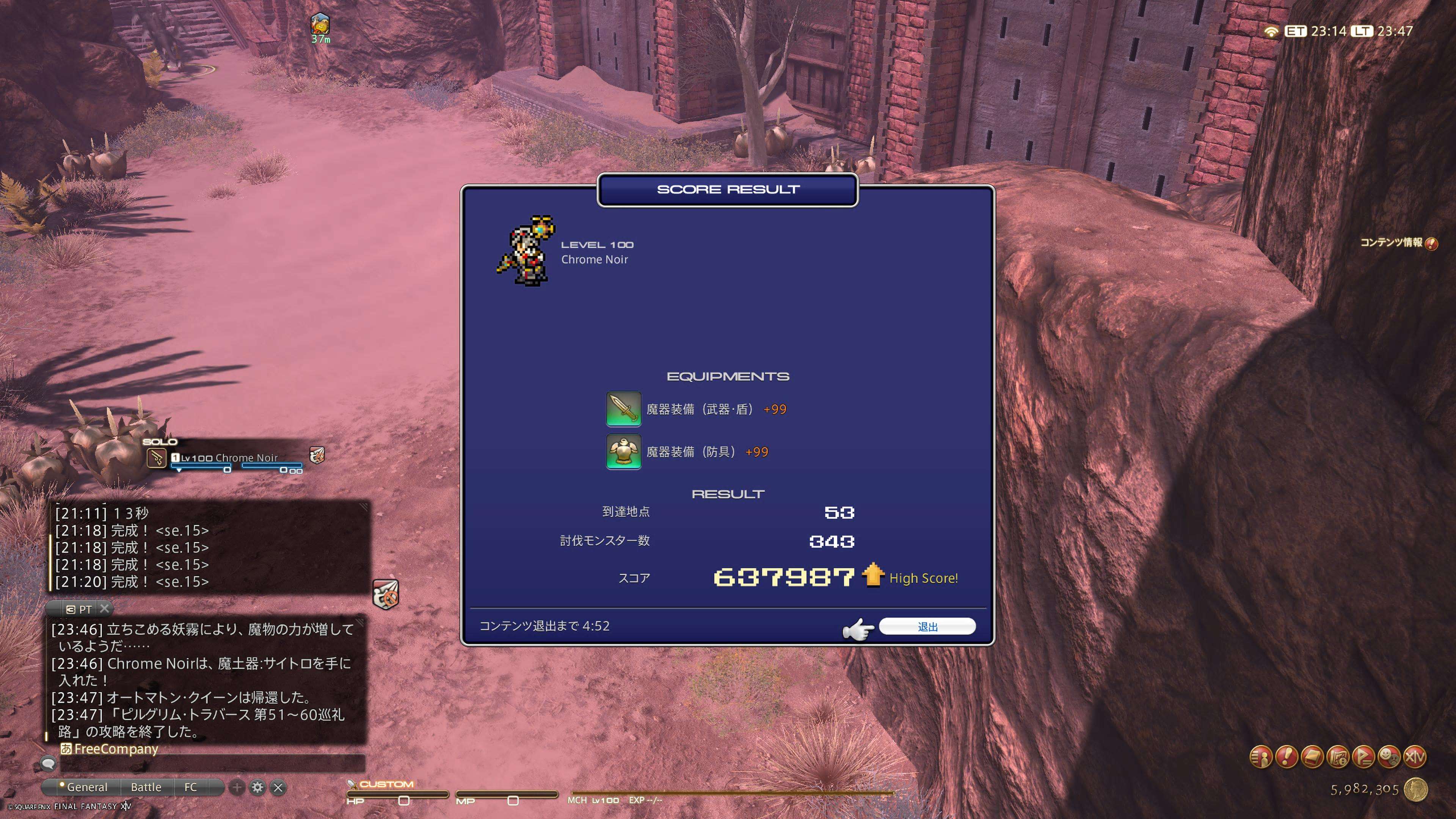Open chat log settings gear

click(x=257, y=787)
